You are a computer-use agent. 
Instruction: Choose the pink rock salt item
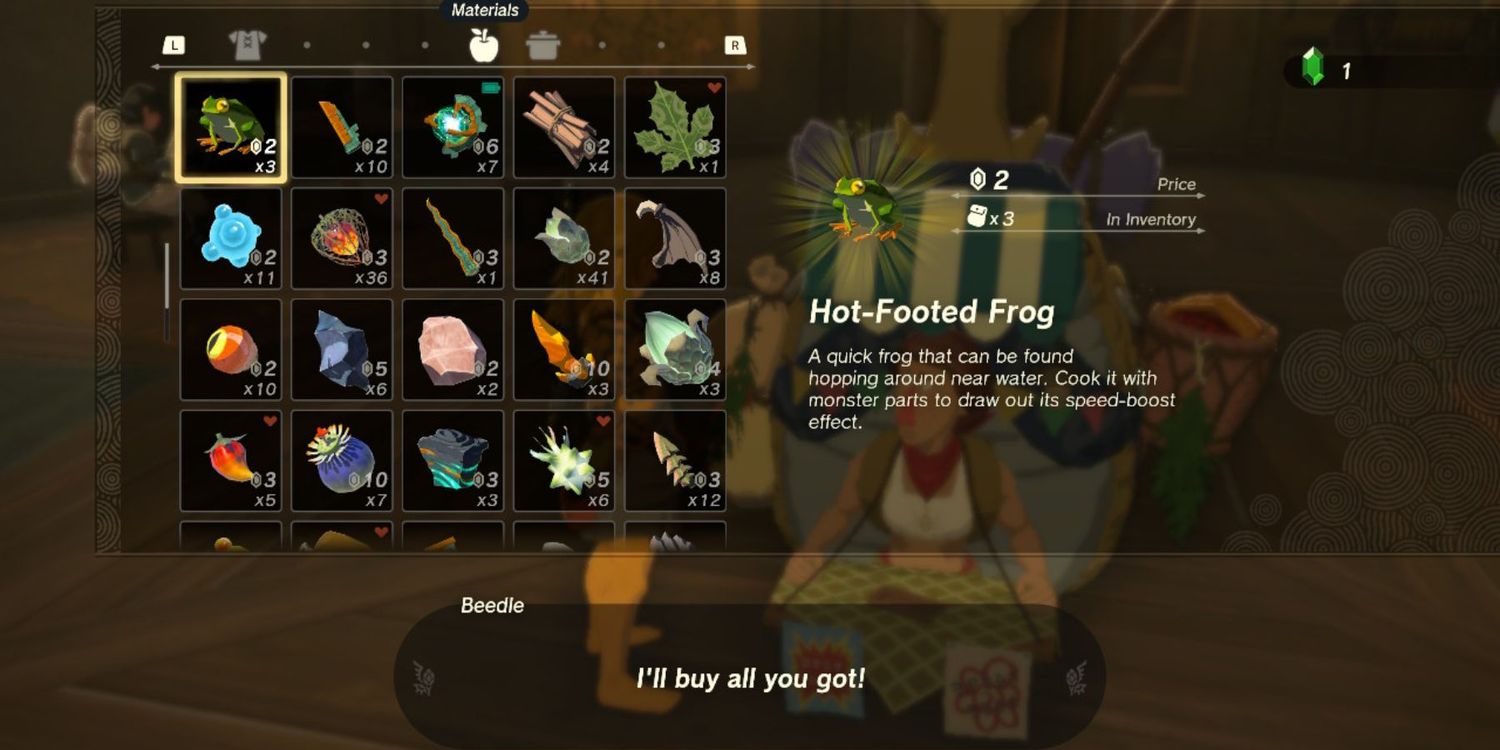[453, 350]
